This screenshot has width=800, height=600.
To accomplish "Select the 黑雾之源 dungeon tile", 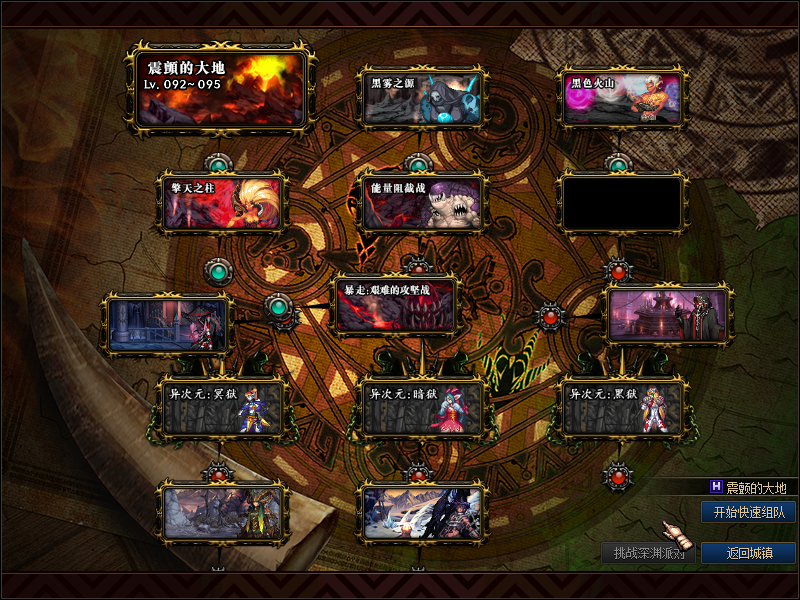I will click(421, 98).
